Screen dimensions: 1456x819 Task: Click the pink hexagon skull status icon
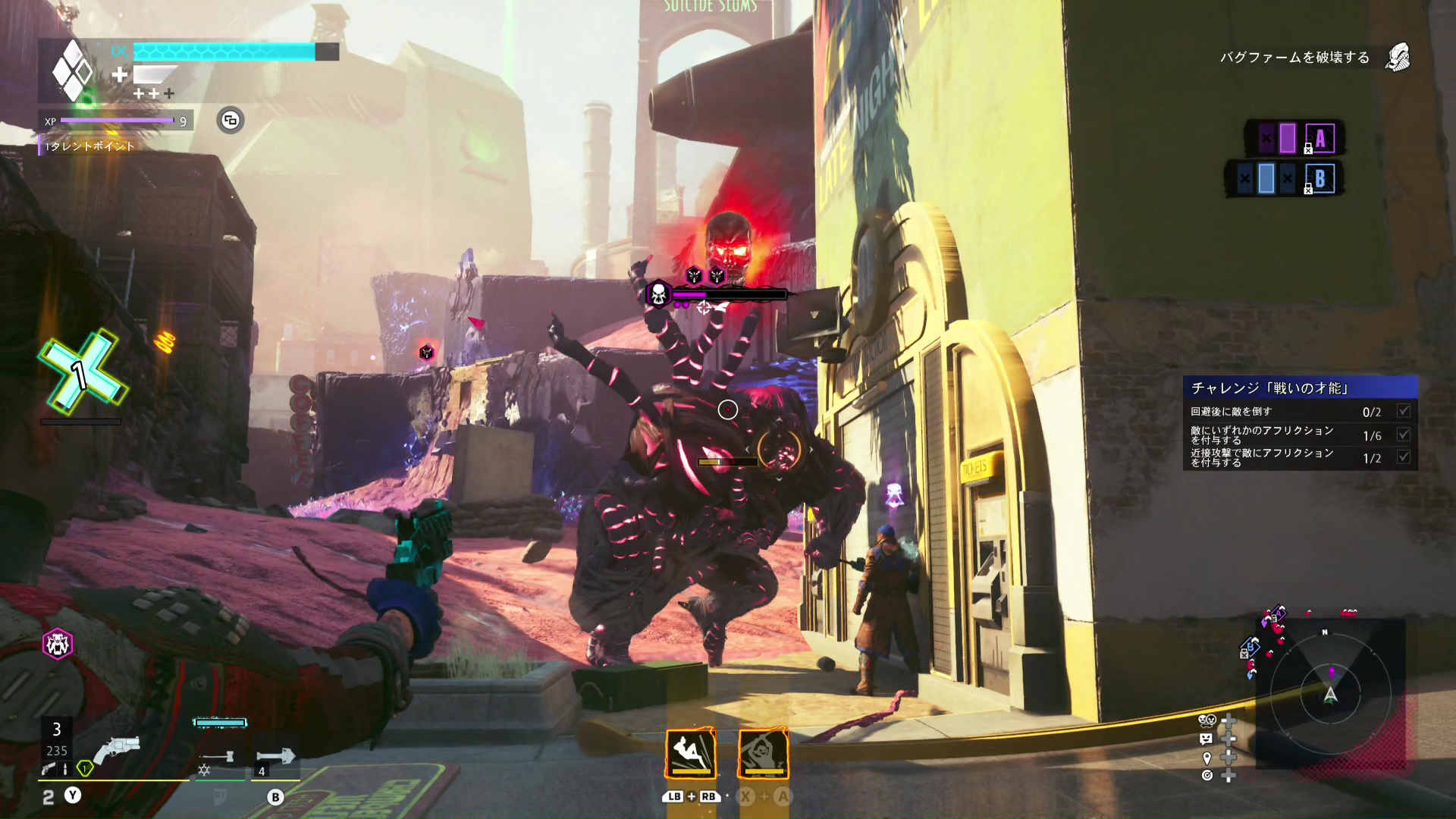coord(58,644)
